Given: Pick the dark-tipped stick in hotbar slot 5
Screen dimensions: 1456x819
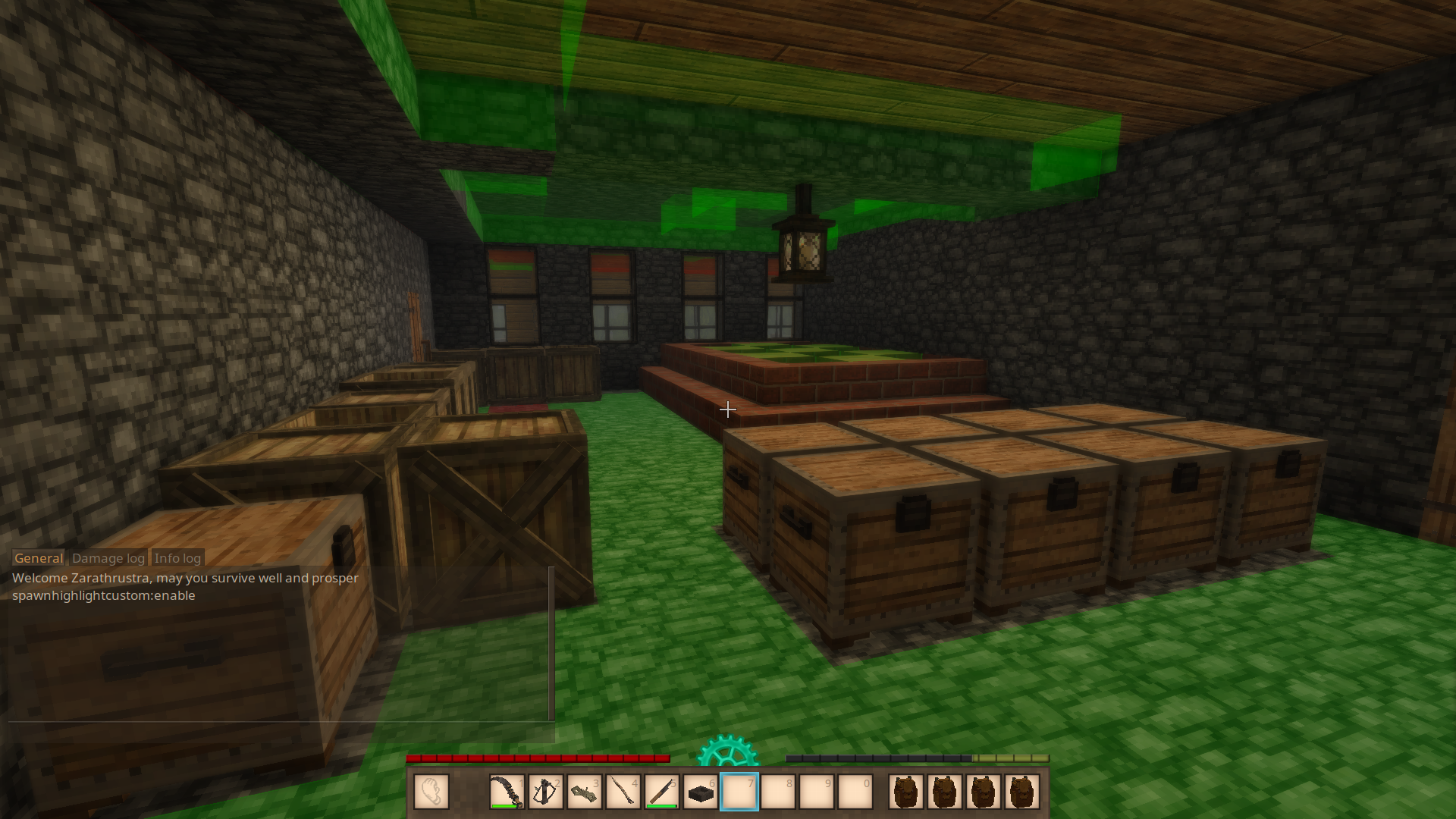Looking at the screenshot, I should (x=661, y=792).
